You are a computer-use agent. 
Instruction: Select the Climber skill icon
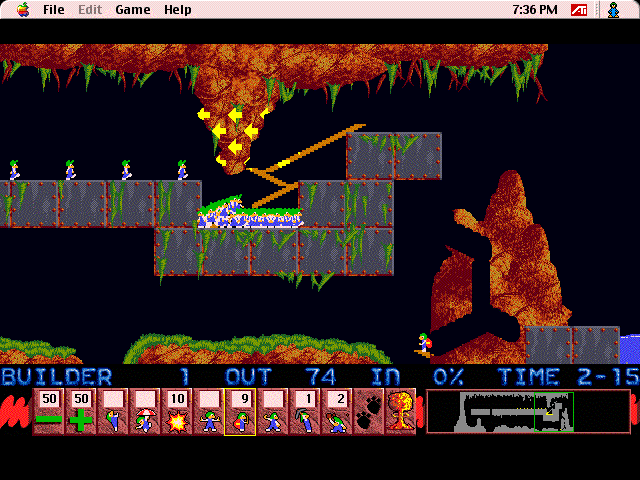click(112, 412)
